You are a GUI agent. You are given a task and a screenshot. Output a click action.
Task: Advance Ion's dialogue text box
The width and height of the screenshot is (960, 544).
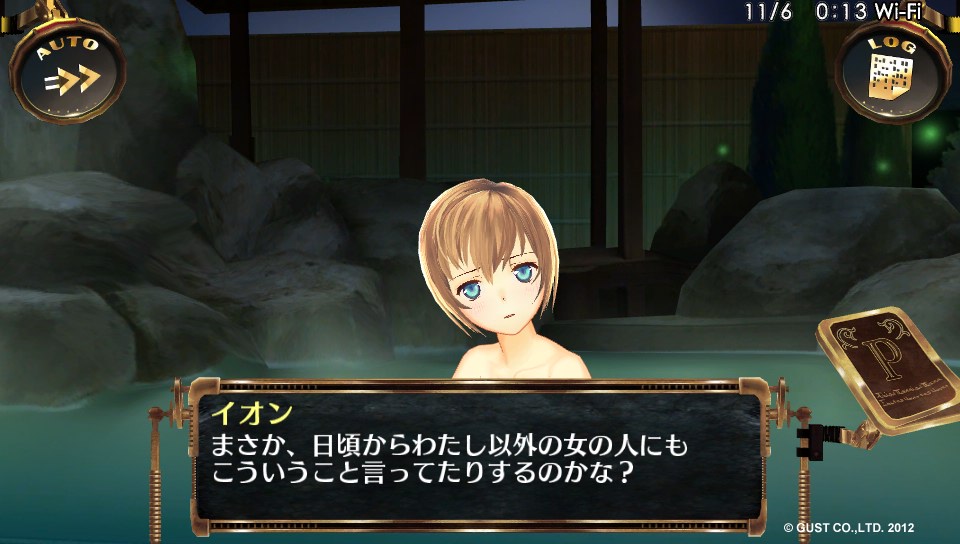477,455
